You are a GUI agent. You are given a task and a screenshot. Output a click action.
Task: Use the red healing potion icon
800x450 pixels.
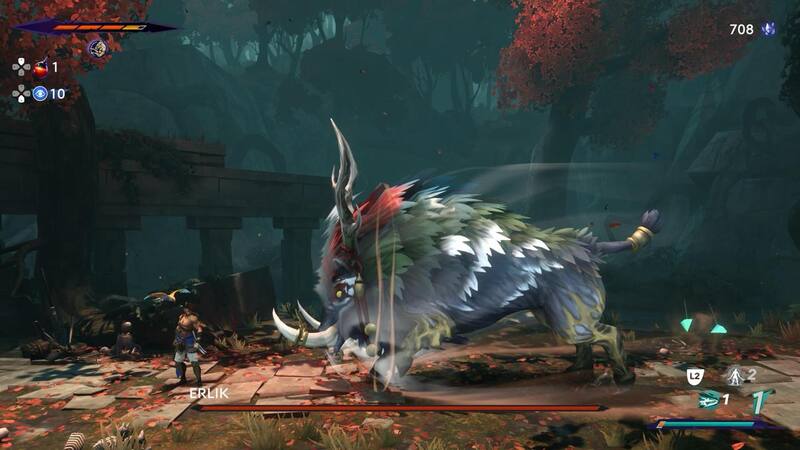pos(41,68)
